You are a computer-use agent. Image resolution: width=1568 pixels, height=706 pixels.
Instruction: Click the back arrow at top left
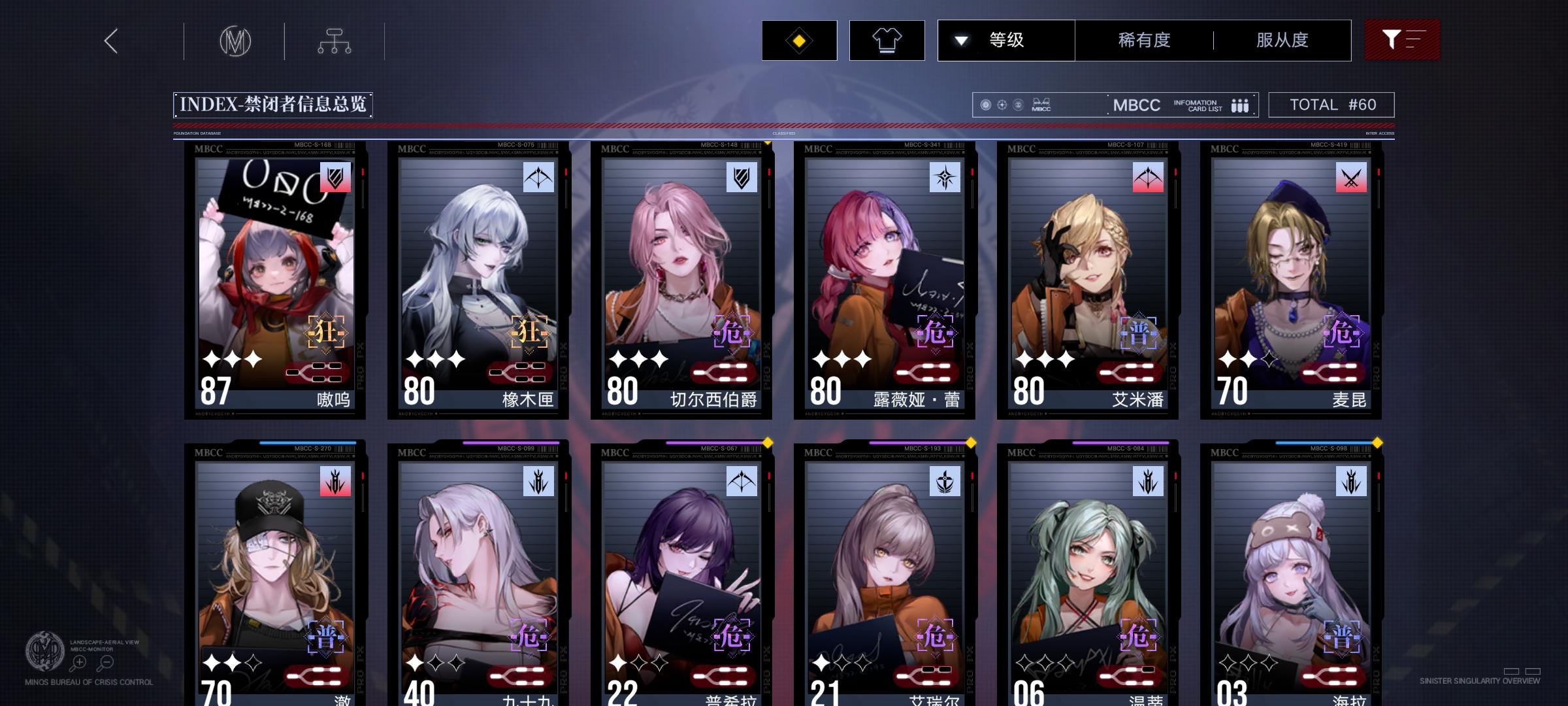(111, 41)
